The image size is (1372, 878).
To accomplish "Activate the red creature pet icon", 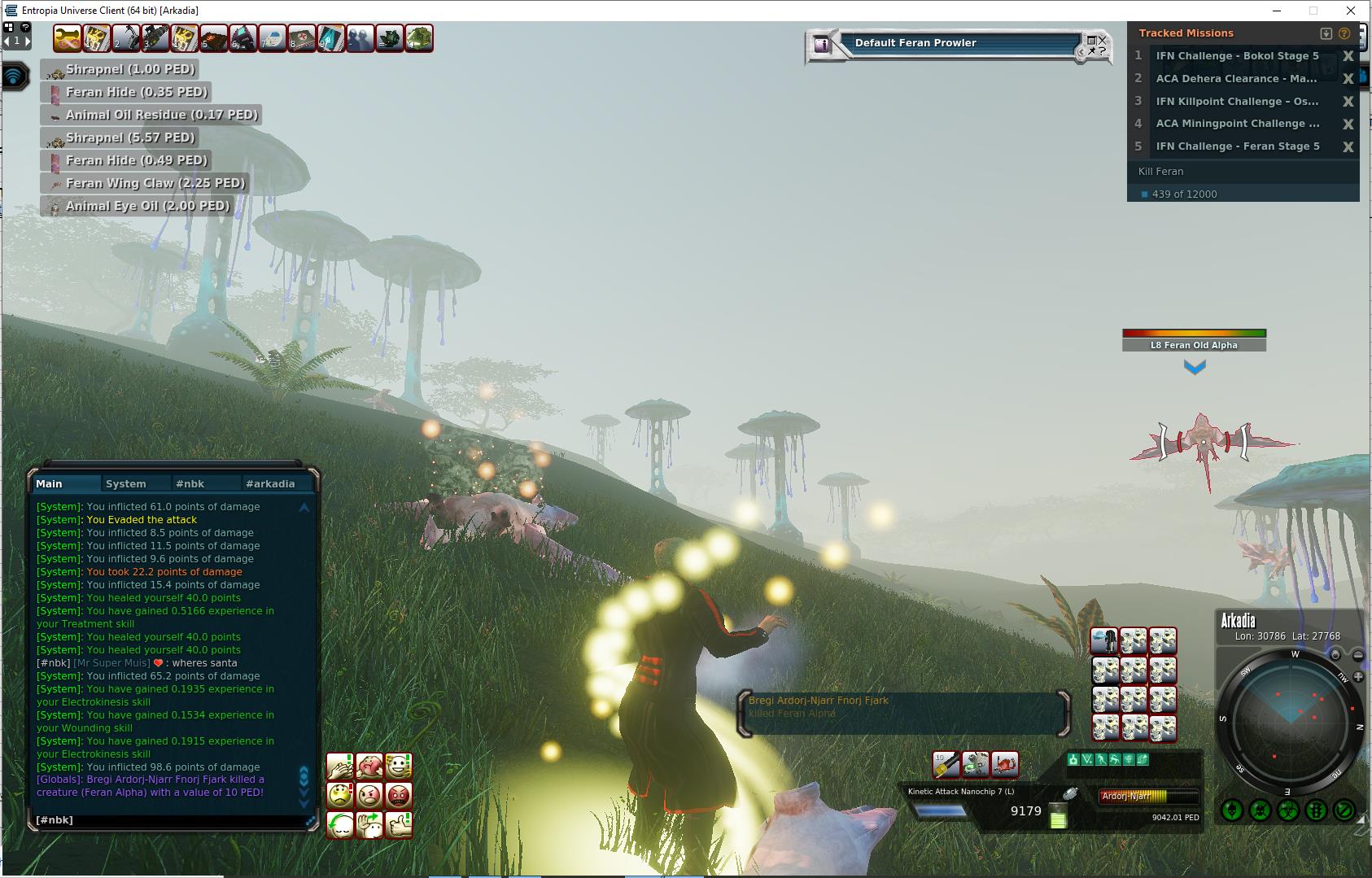I will click(1006, 764).
